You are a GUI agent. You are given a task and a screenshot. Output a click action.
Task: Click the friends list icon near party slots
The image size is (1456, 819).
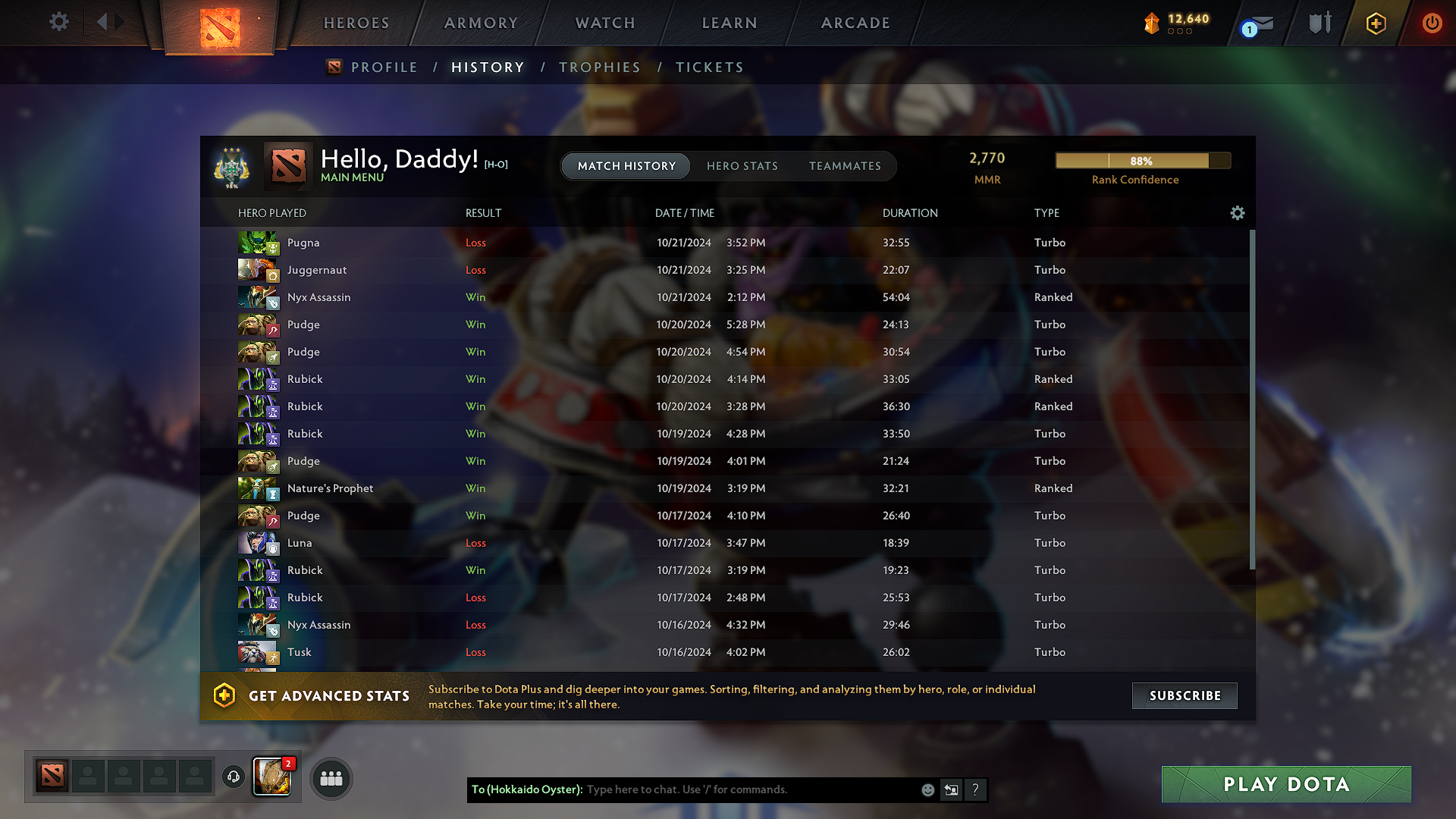tap(331, 778)
